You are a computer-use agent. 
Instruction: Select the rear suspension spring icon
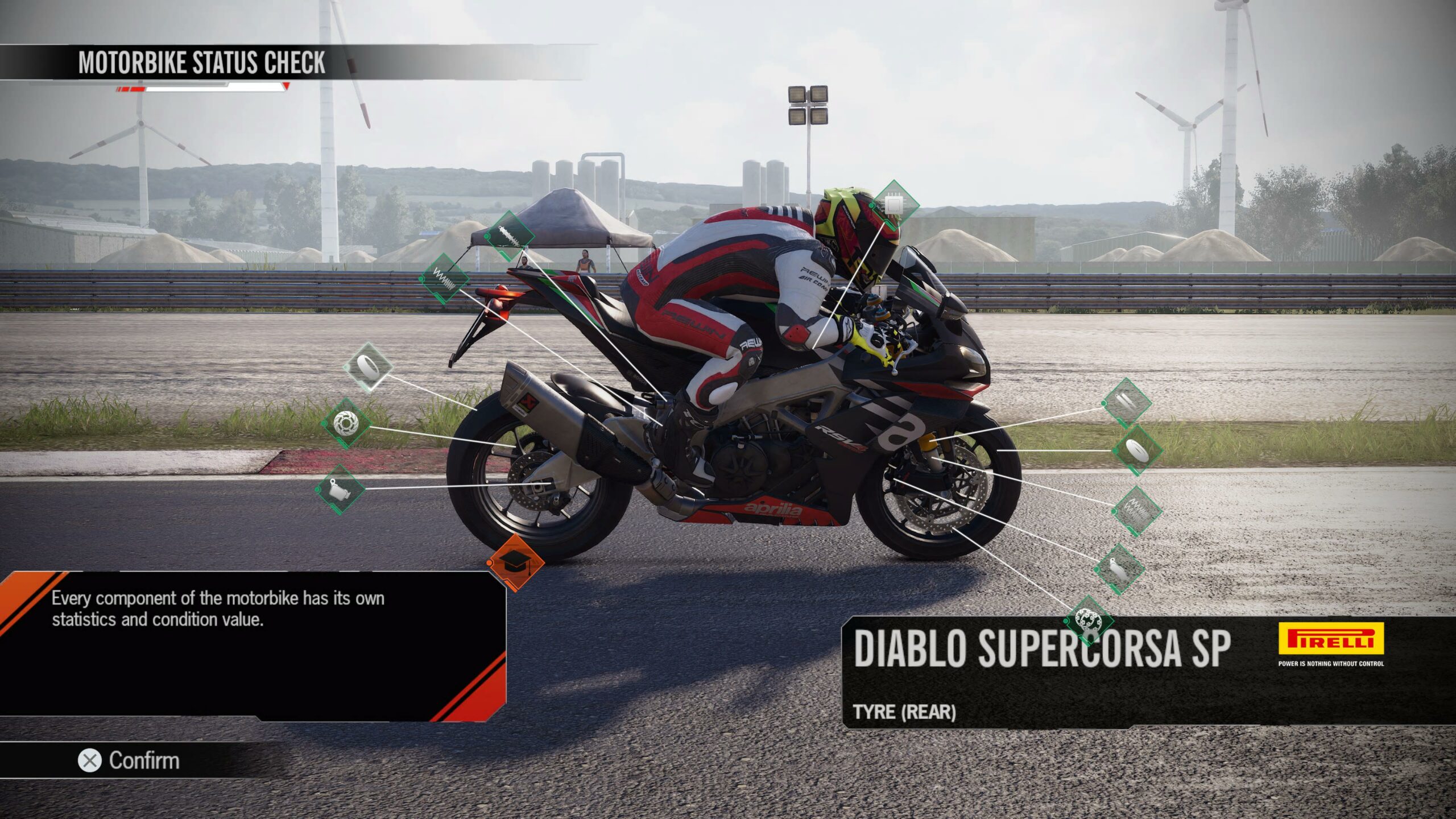tap(444, 279)
